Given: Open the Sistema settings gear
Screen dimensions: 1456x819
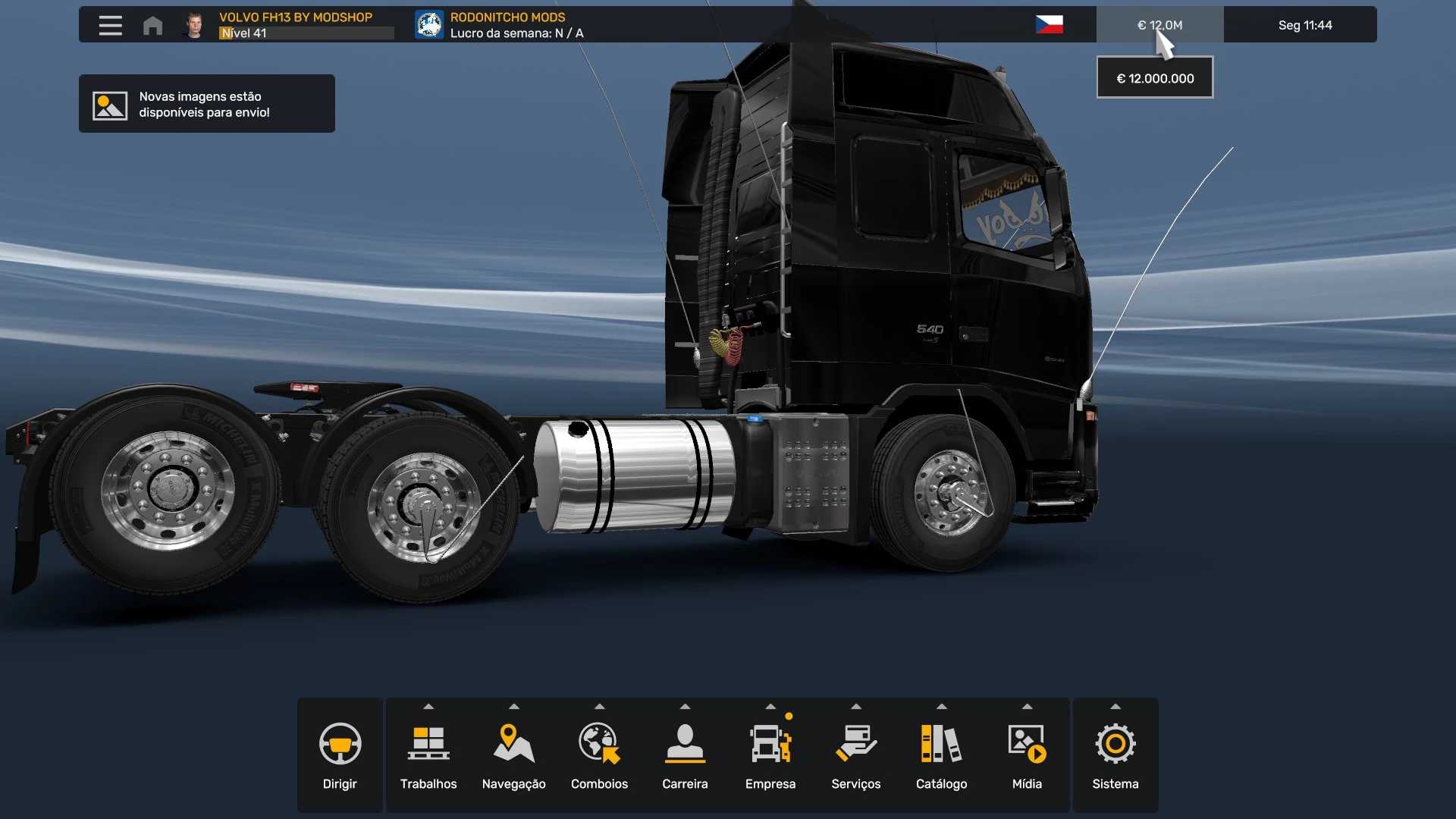Looking at the screenshot, I should [1115, 755].
